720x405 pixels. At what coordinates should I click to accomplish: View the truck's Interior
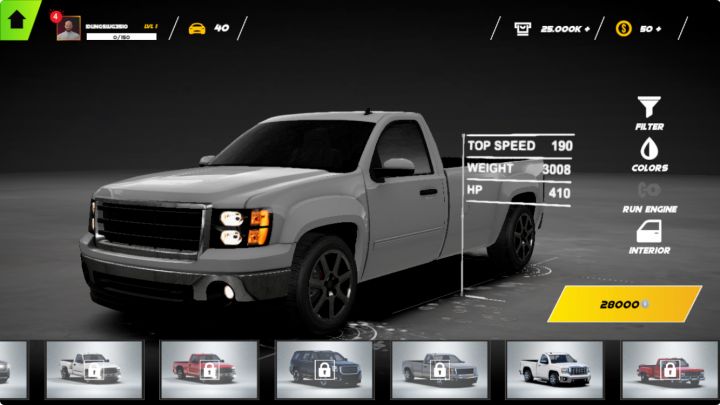(x=649, y=237)
